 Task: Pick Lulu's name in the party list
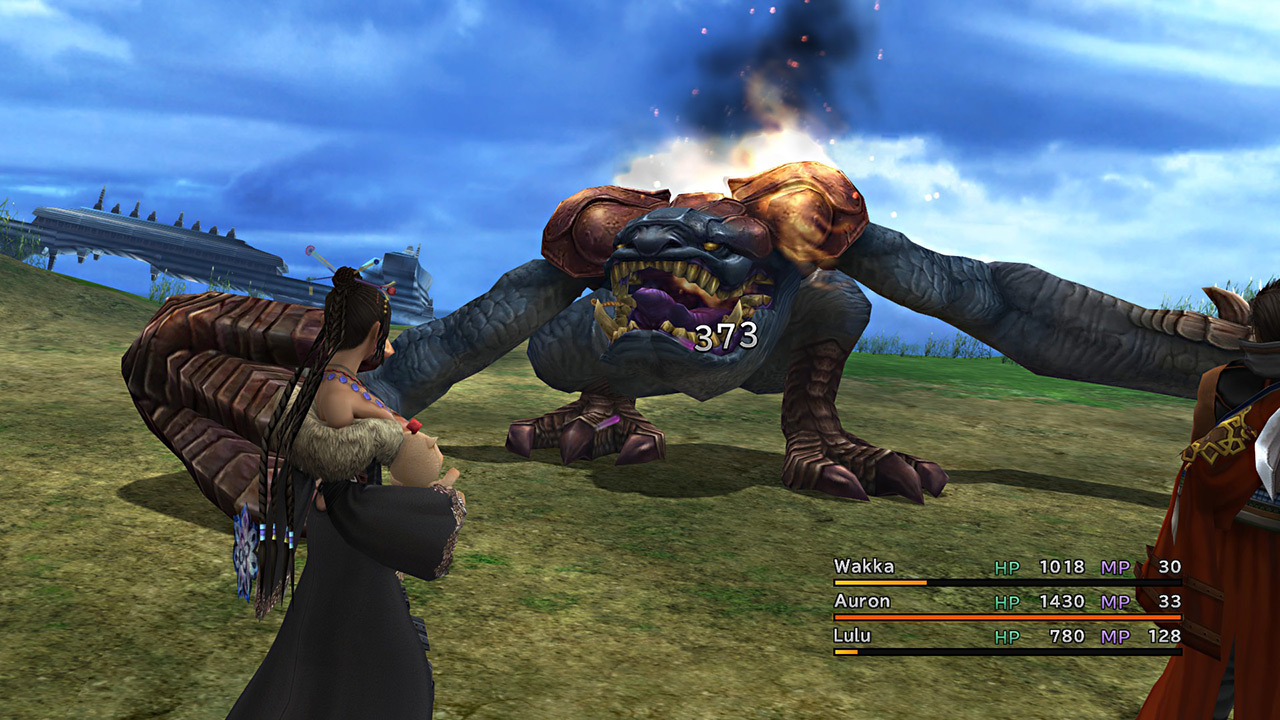[852, 636]
